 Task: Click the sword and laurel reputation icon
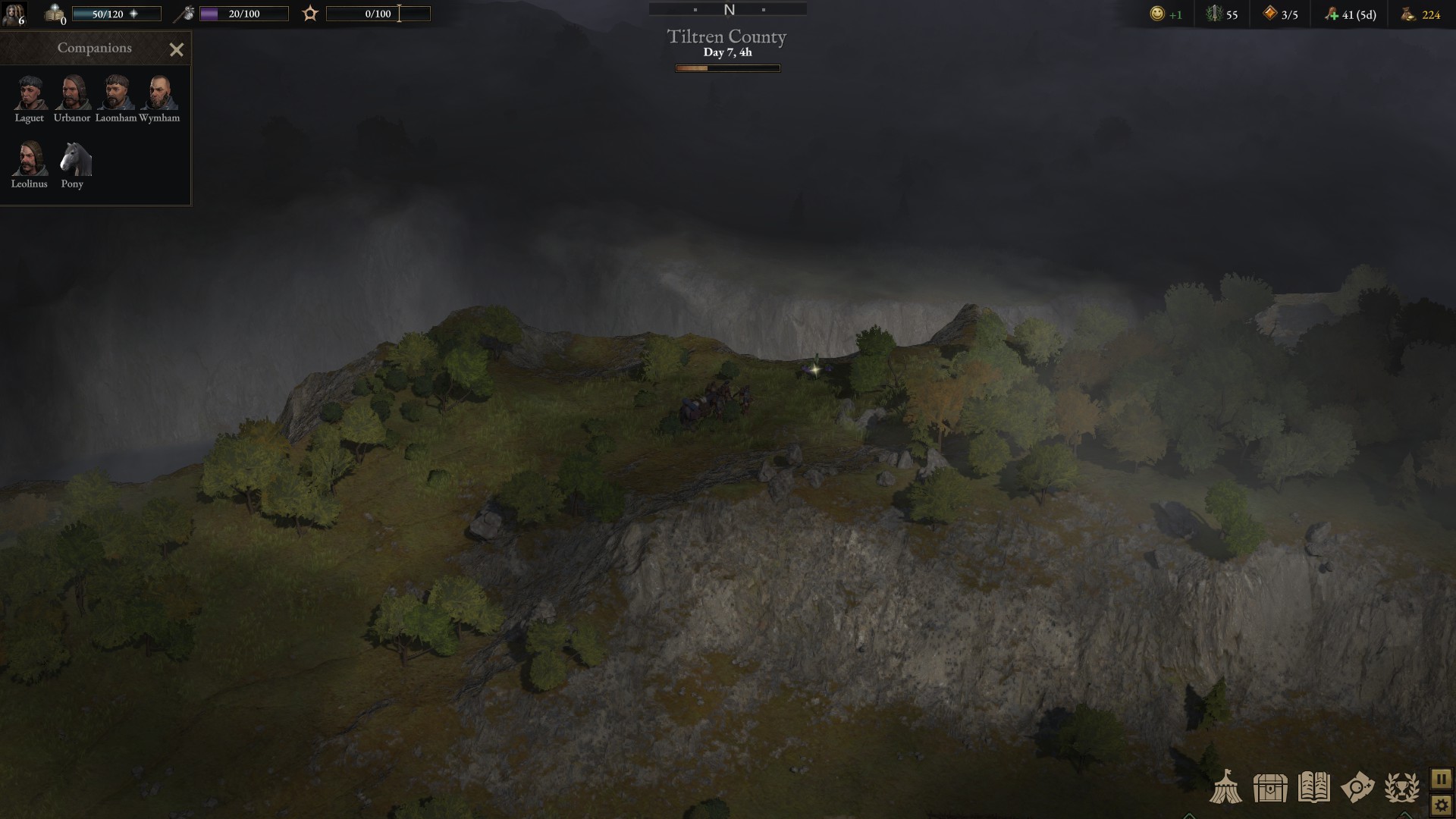coord(1214,14)
